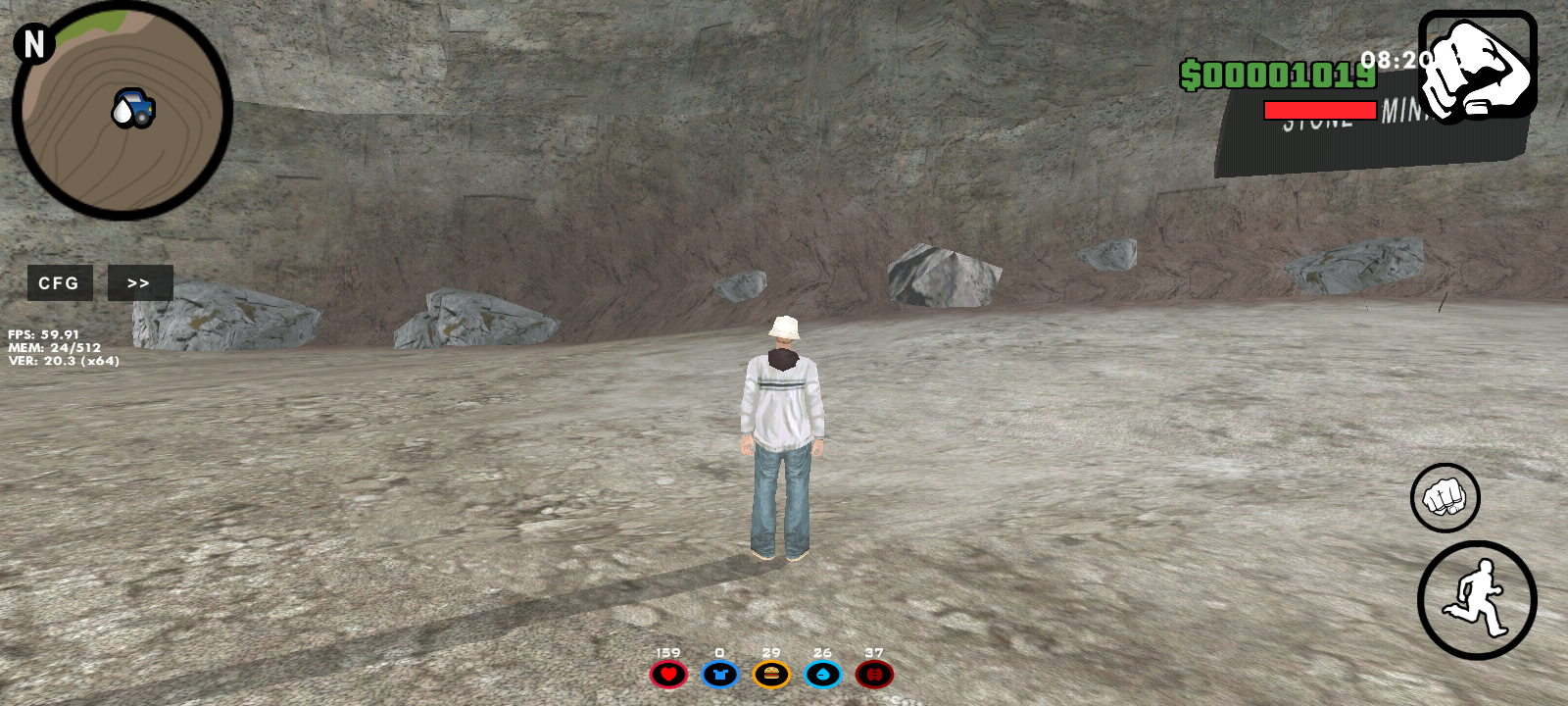Expand the double-arrow panel button

coord(139,282)
